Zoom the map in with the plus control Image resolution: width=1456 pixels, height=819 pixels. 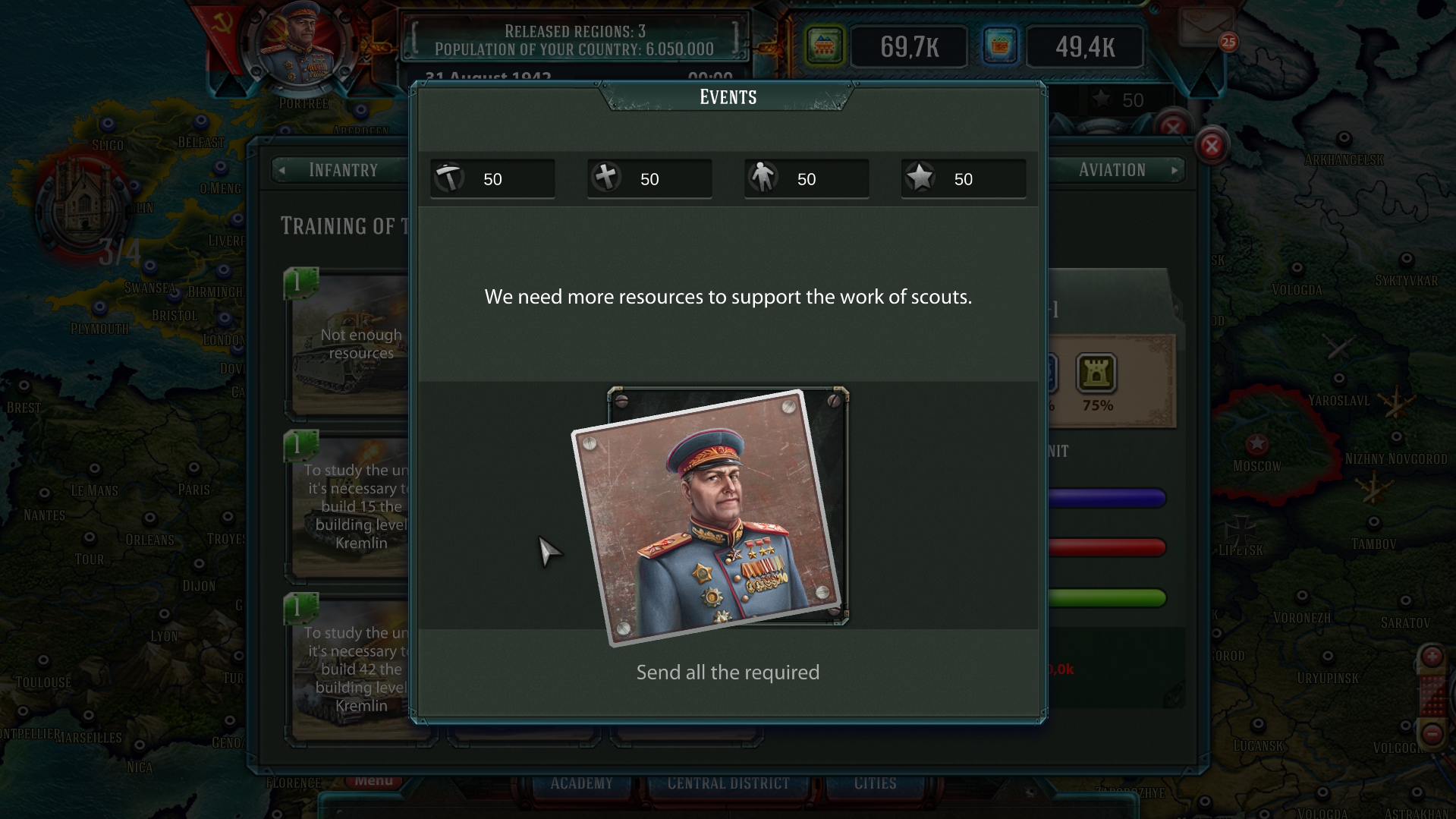1431,658
